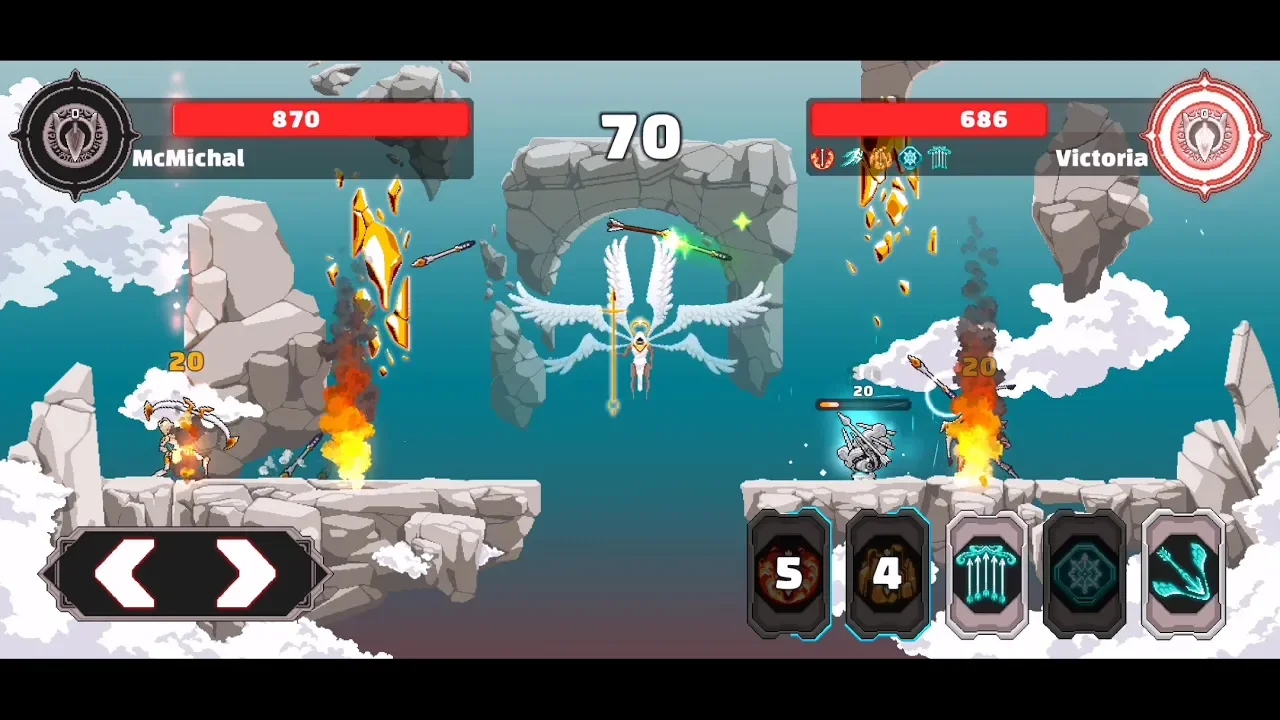
Task: Select the red skill card showing cooldown 5
Action: click(789, 573)
